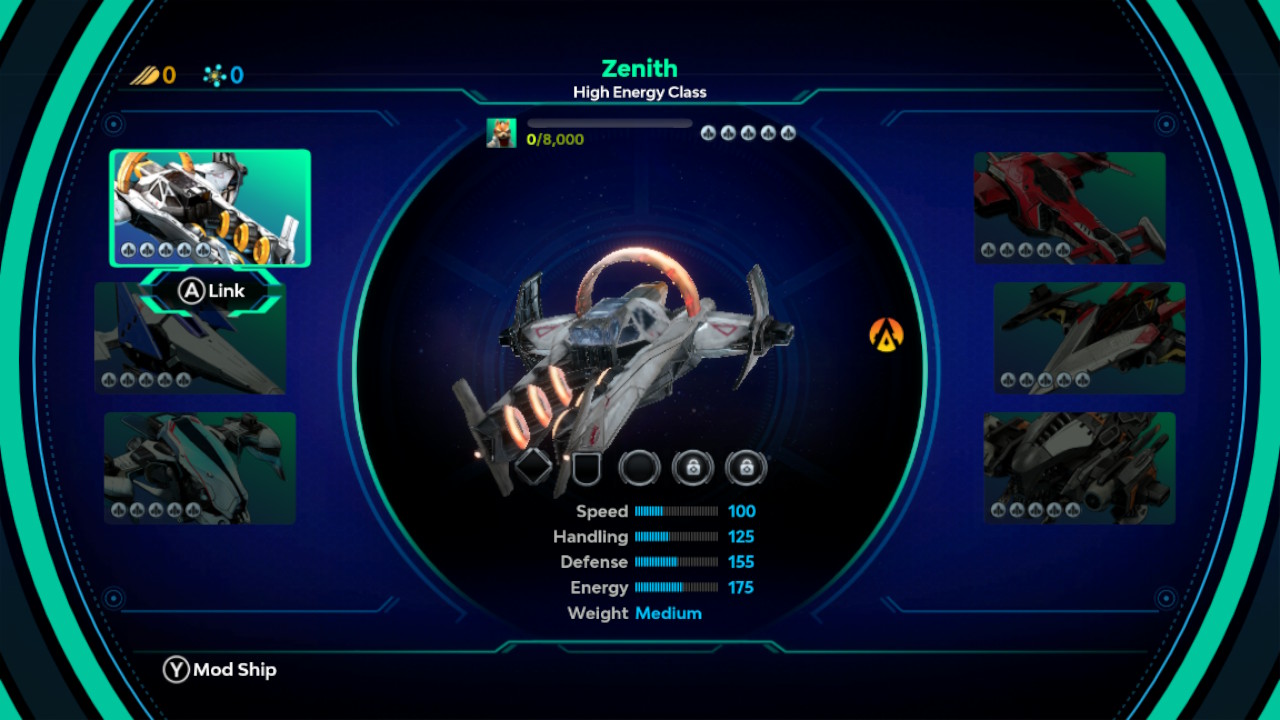
Task: Pick the teal and white ship thumbnail
Action: 200,467
